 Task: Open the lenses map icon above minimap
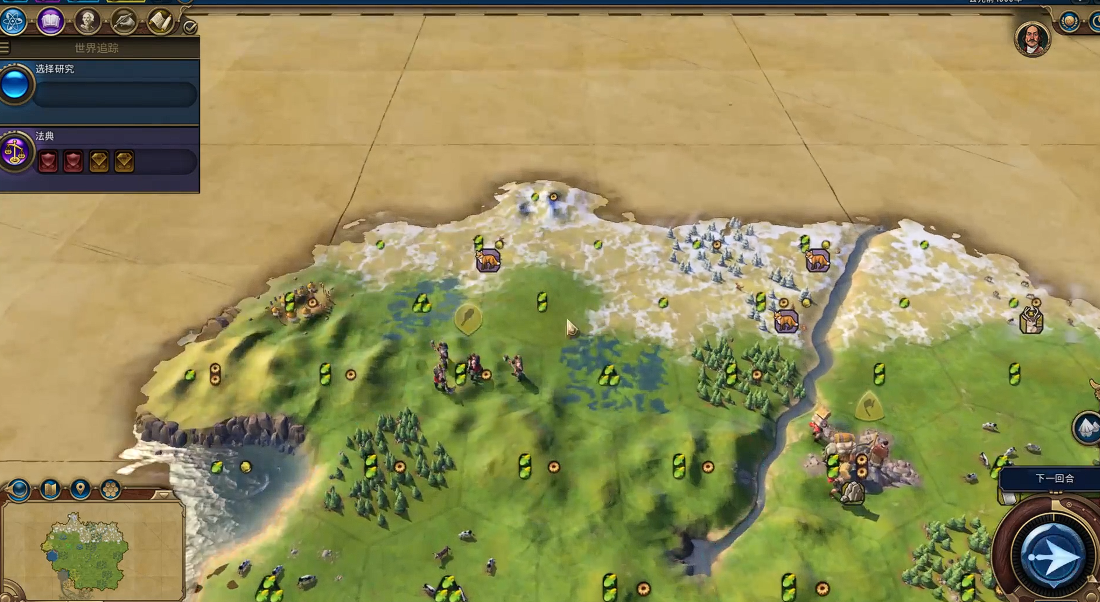[x=50, y=490]
